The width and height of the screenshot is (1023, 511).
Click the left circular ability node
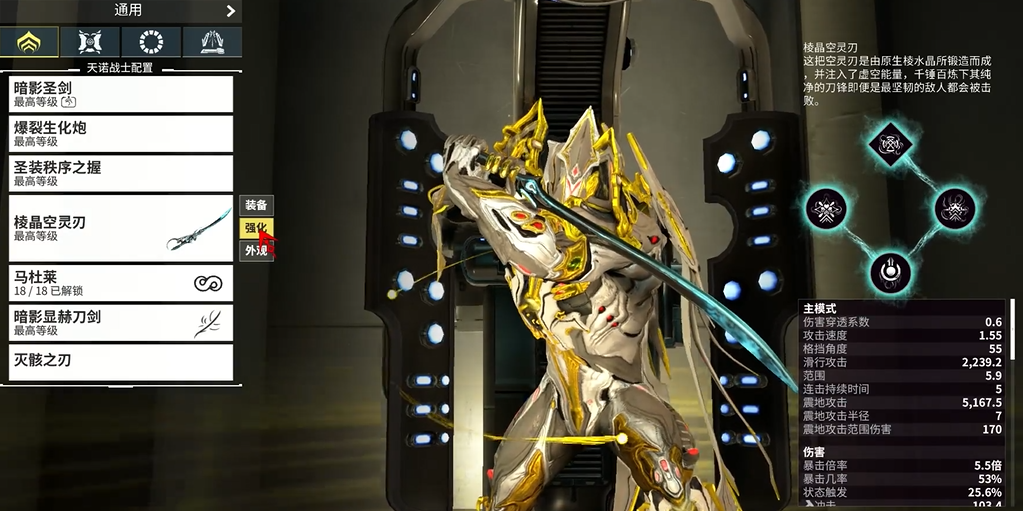826,208
